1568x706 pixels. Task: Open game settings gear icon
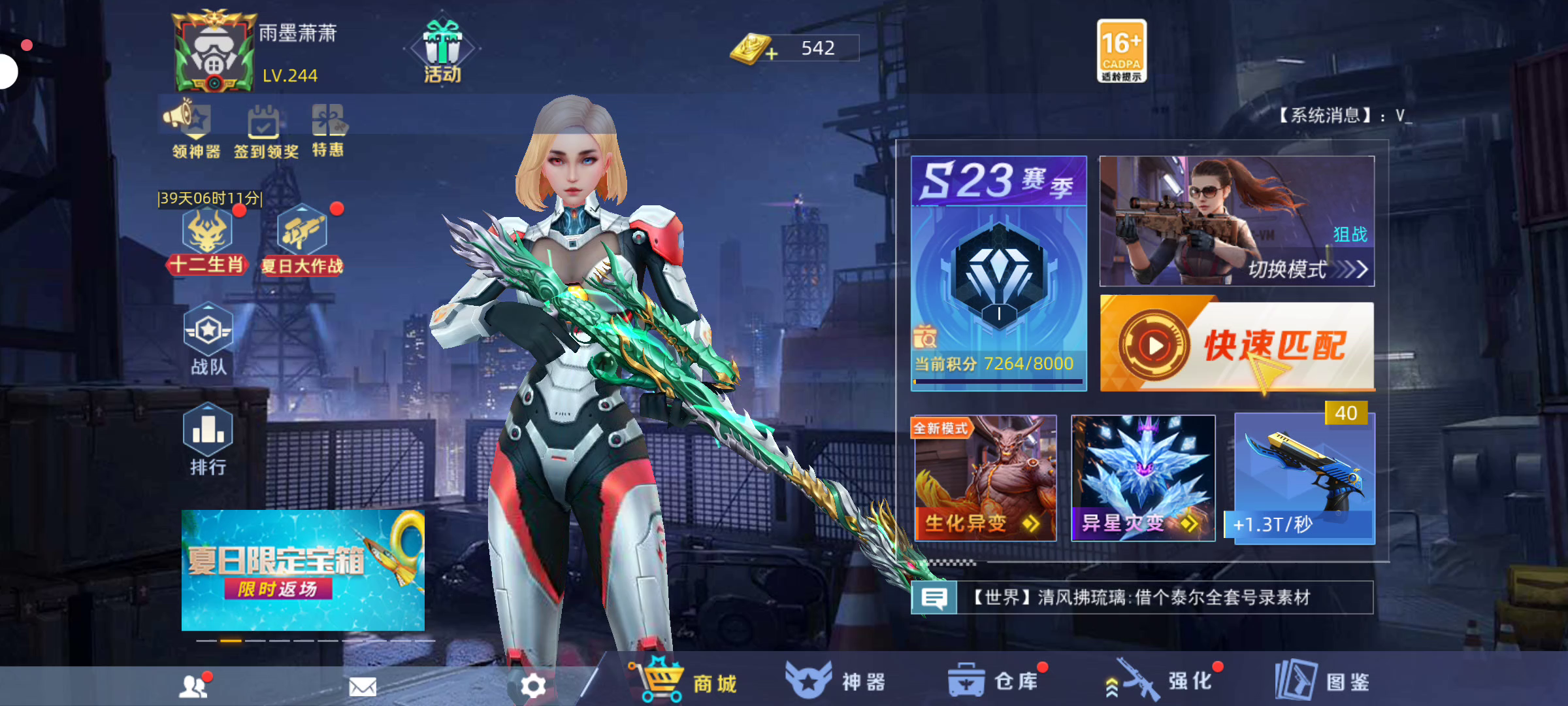[533, 686]
